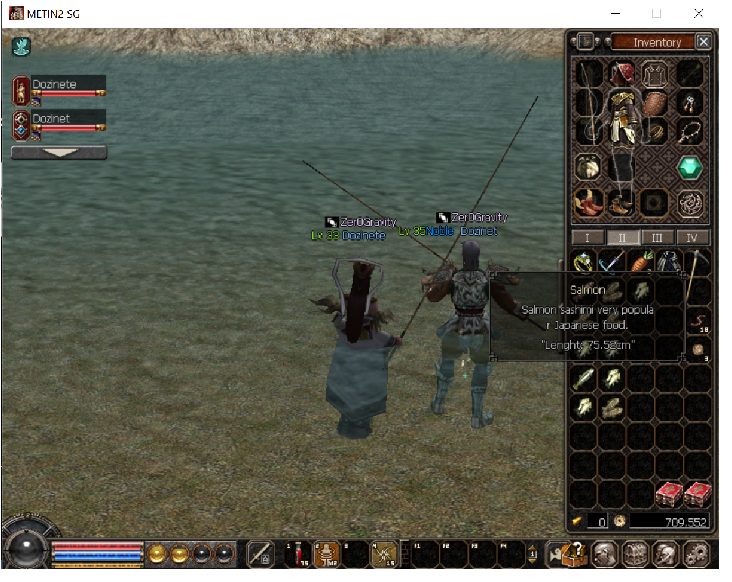Open the treasure chest help button
Screen dimensions: 732x582
[x=576, y=553]
